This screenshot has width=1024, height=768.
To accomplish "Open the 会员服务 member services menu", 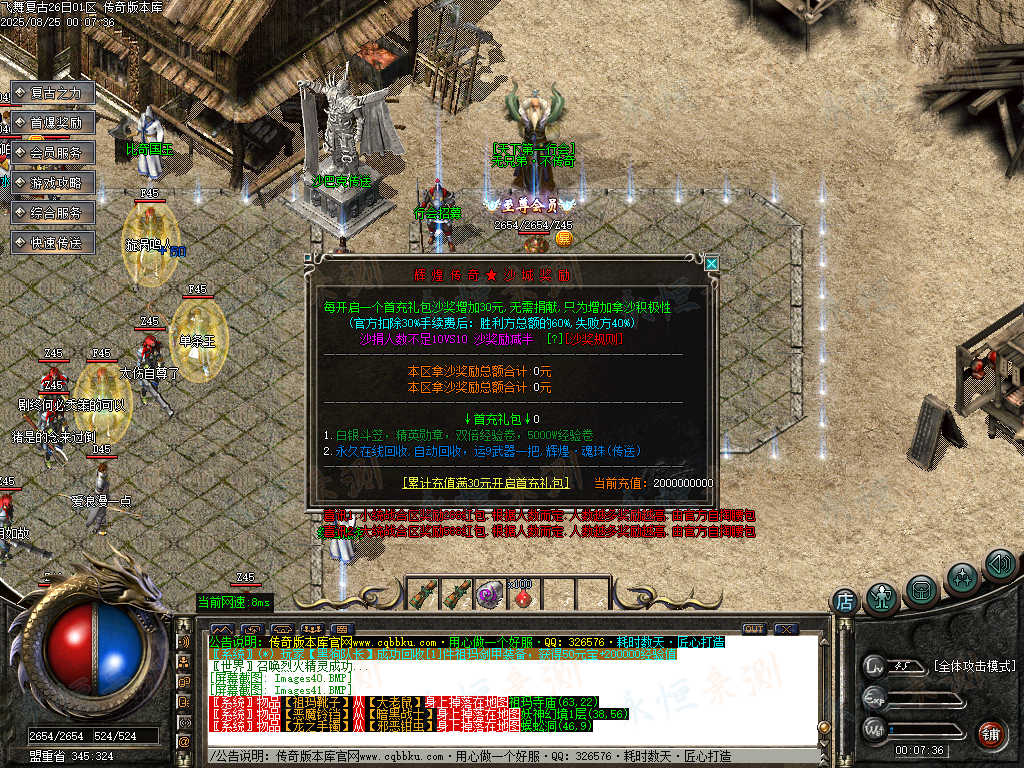I will pyautogui.click(x=53, y=153).
